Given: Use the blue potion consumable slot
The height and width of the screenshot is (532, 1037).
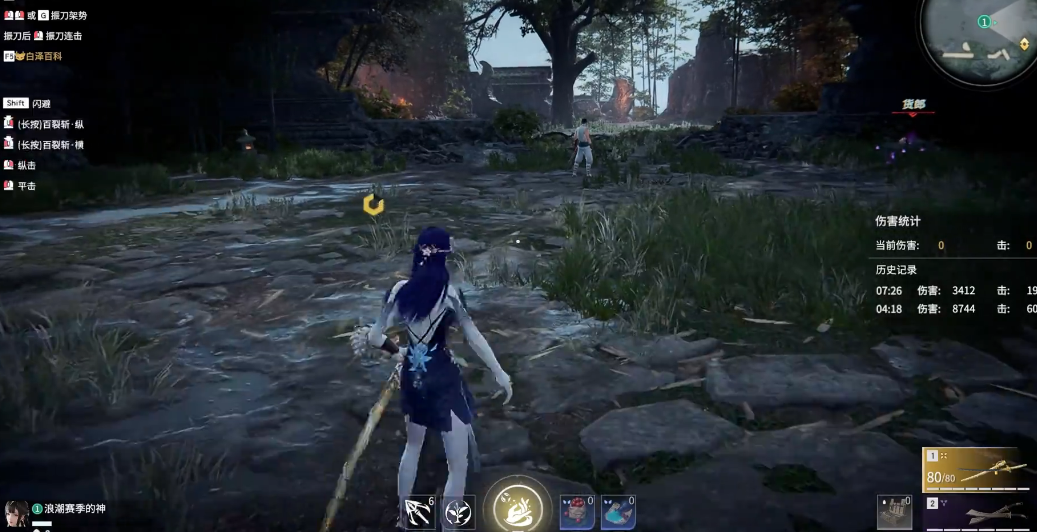Looking at the screenshot, I should 617,513.
